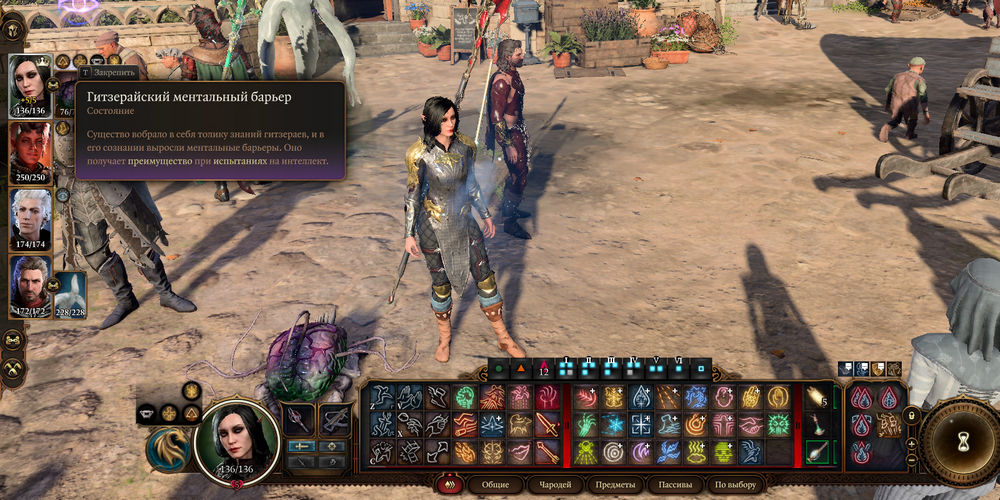Choose the bearded man party portrait
The image size is (1000, 500).
point(31,285)
